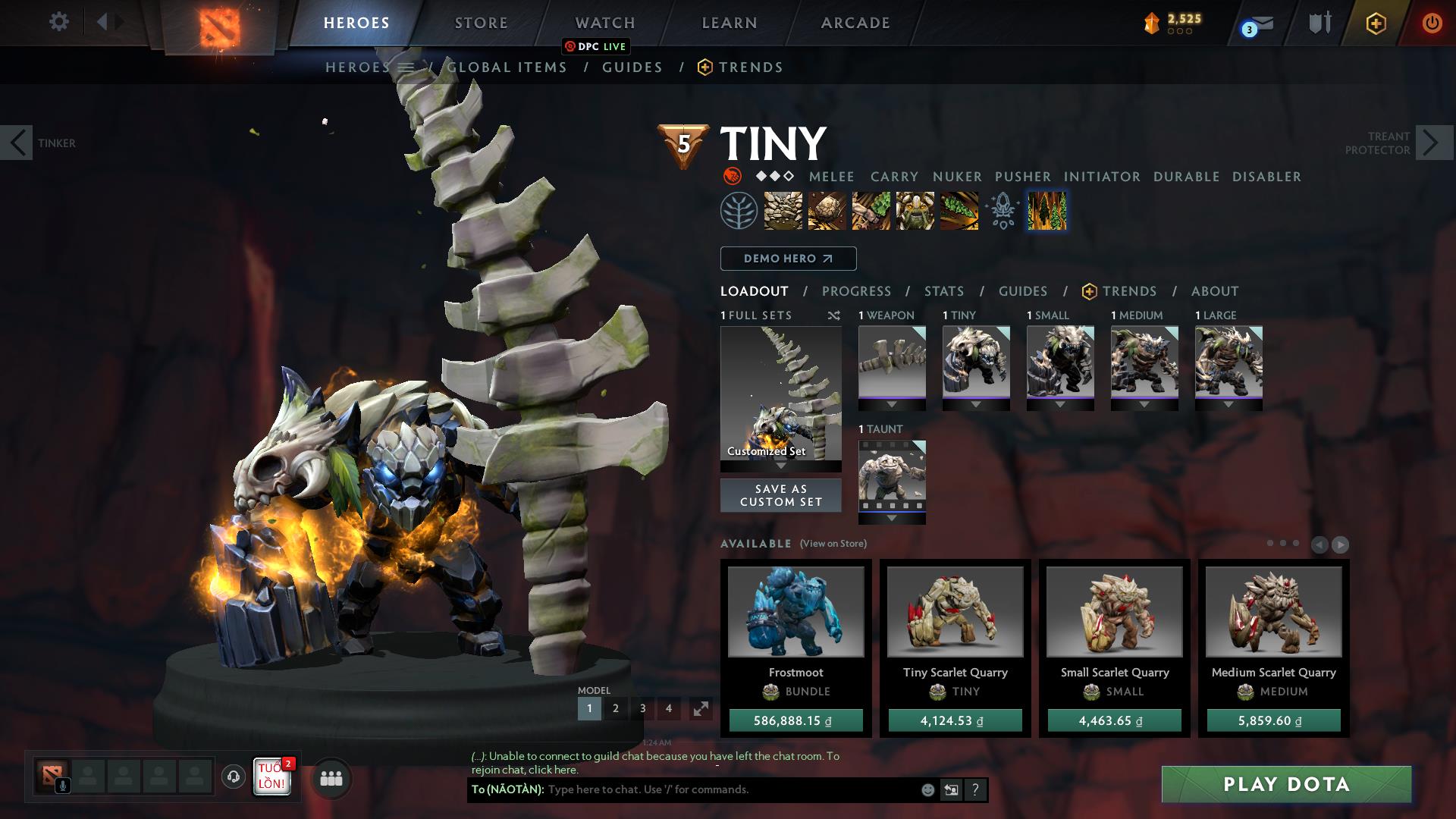Select model variant 1 for Tiny
The image size is (1456, 819).
coord(589,708)
